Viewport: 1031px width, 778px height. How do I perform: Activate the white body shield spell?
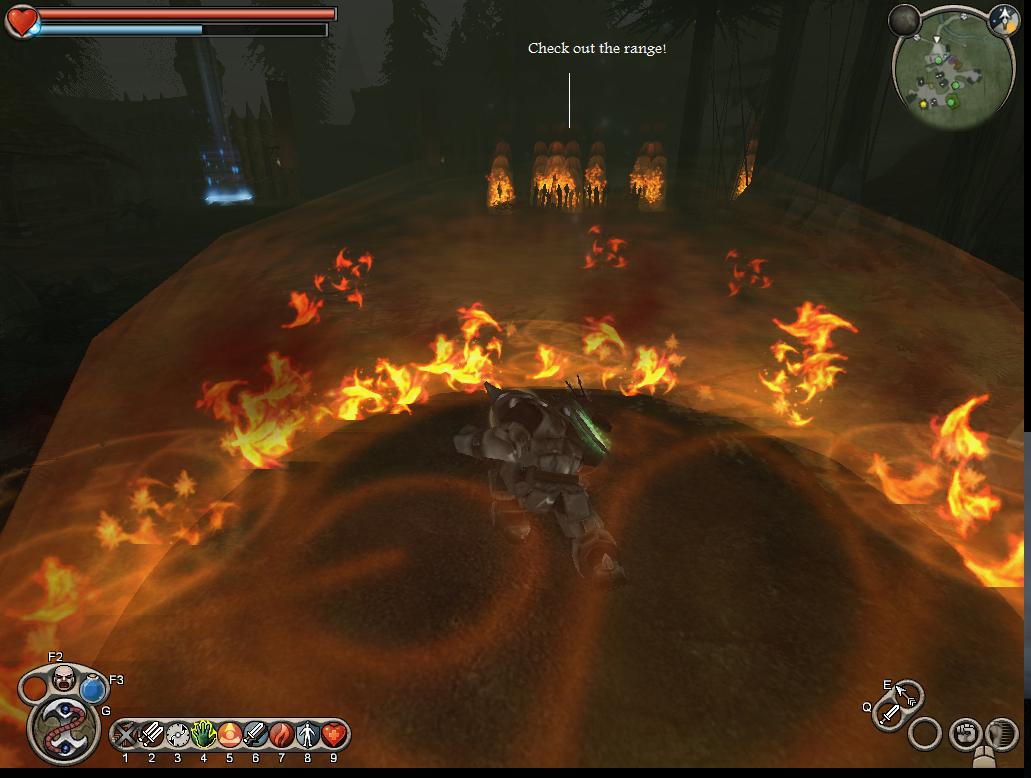(308, 736)
